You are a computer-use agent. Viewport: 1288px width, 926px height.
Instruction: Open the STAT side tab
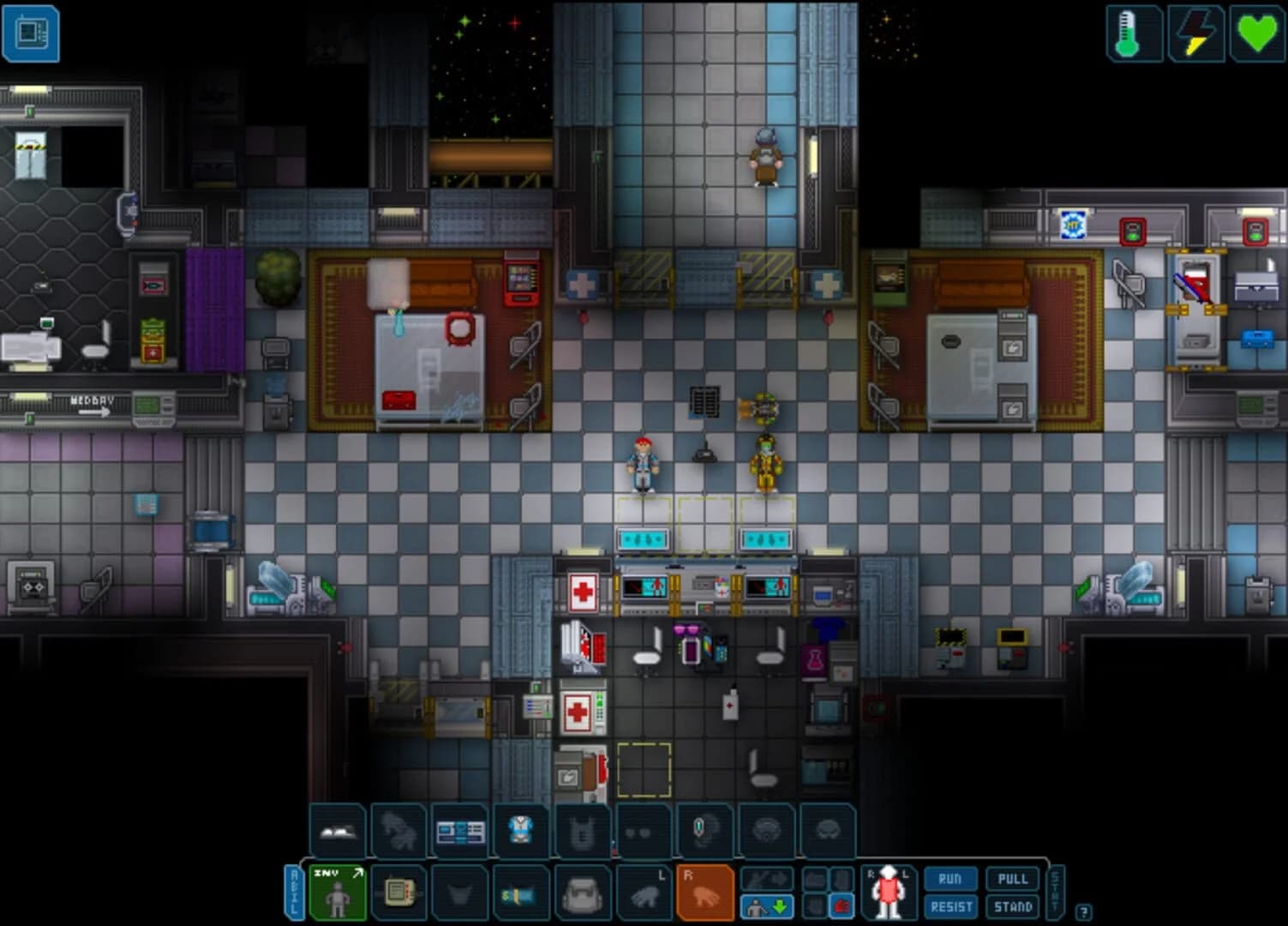[x=1055, y=892]
